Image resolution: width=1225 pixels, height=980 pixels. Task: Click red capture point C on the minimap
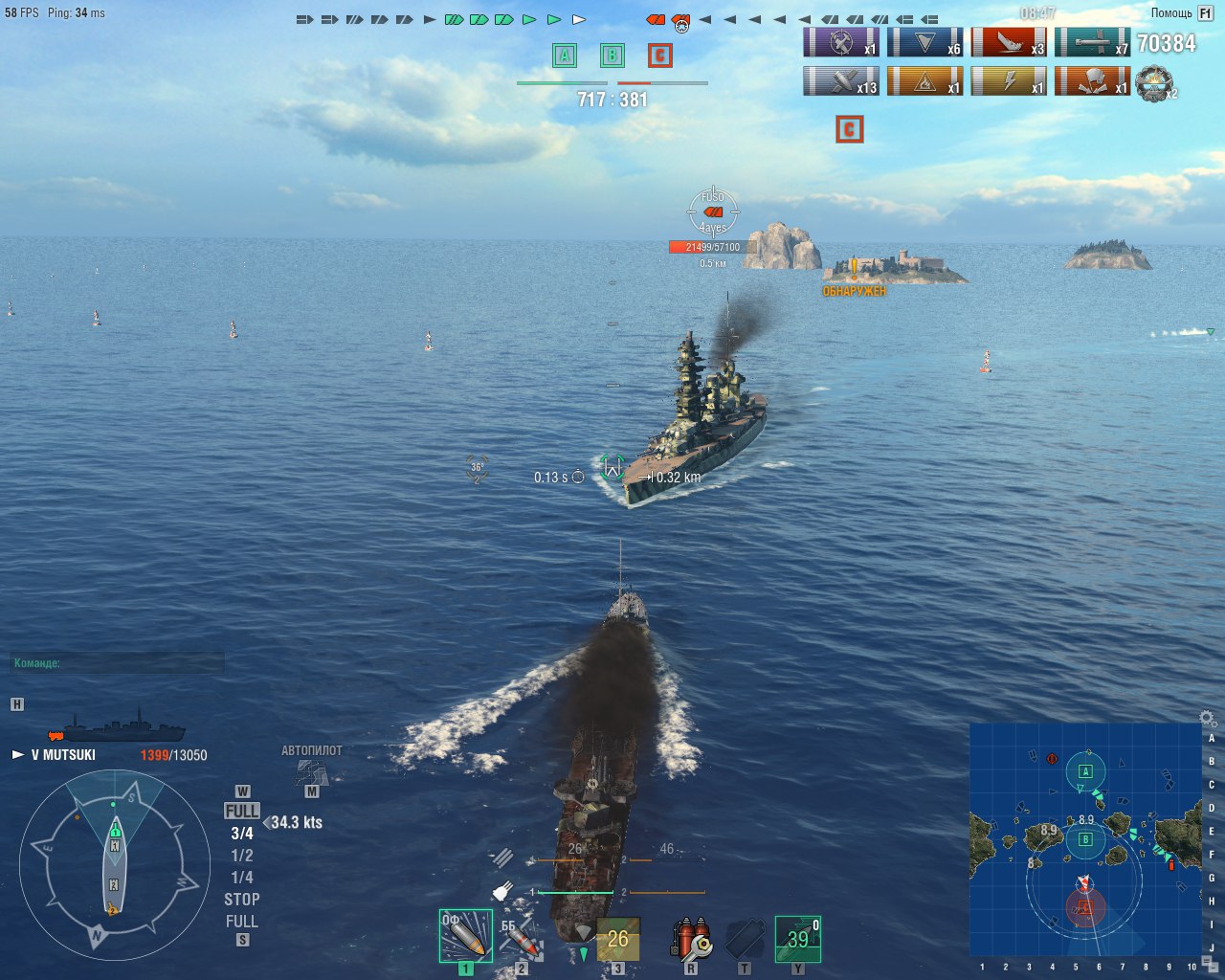[1084, 905]
